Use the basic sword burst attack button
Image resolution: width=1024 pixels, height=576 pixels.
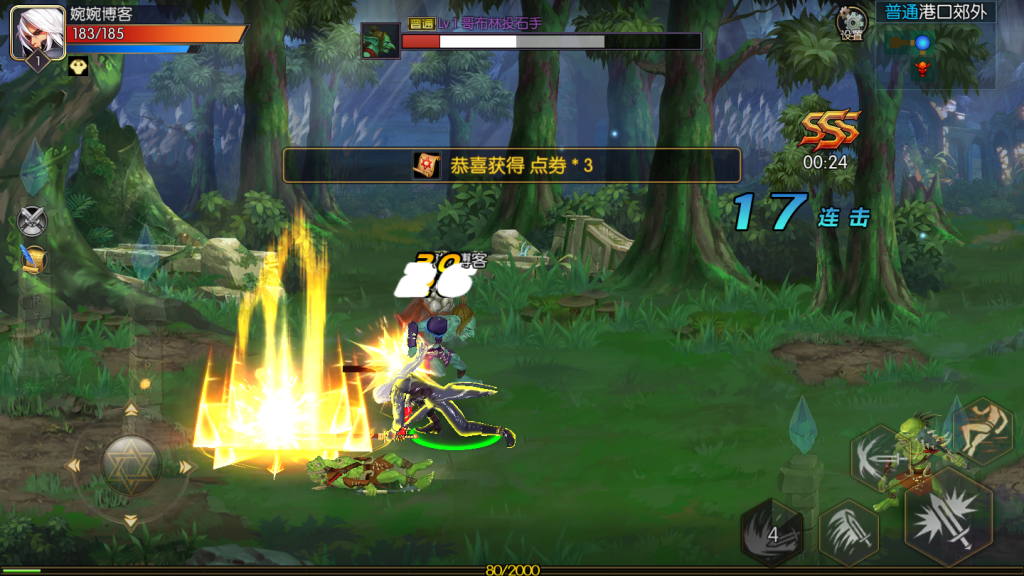pyautogui.click(x=946, y=518)
